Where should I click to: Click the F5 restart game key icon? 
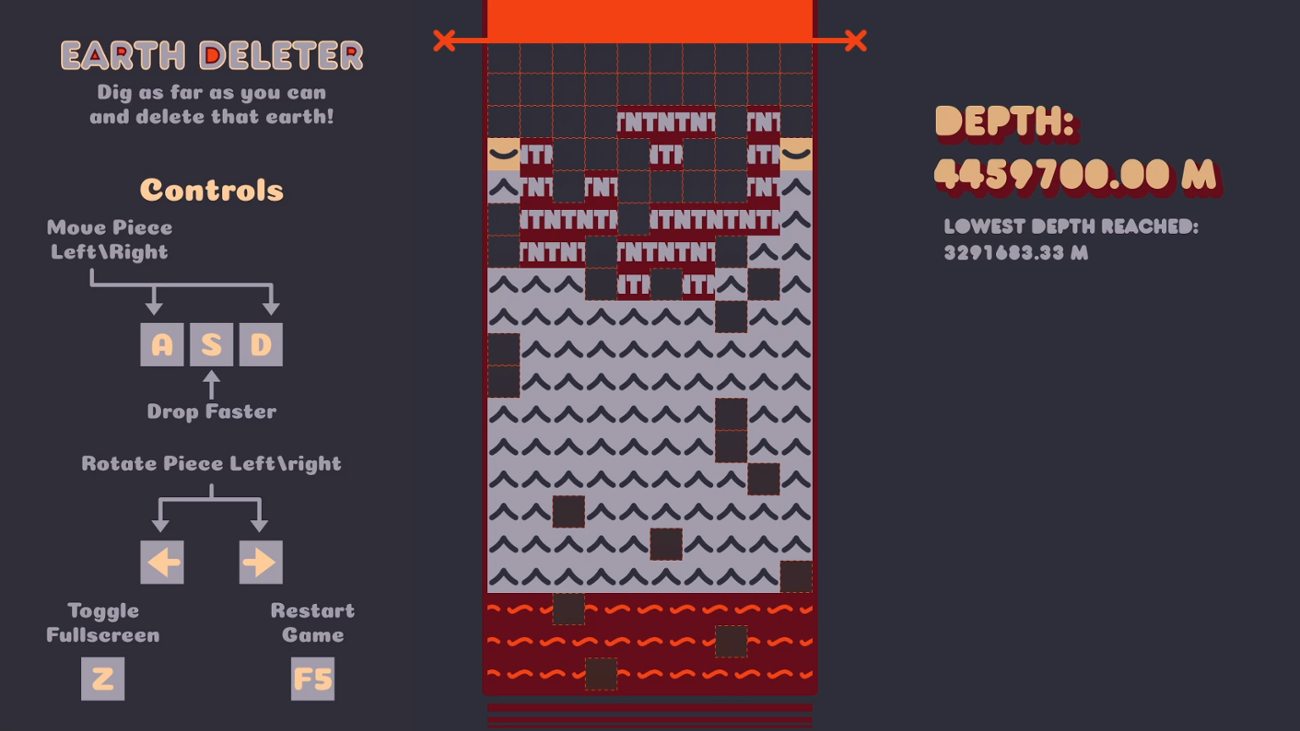313,680
